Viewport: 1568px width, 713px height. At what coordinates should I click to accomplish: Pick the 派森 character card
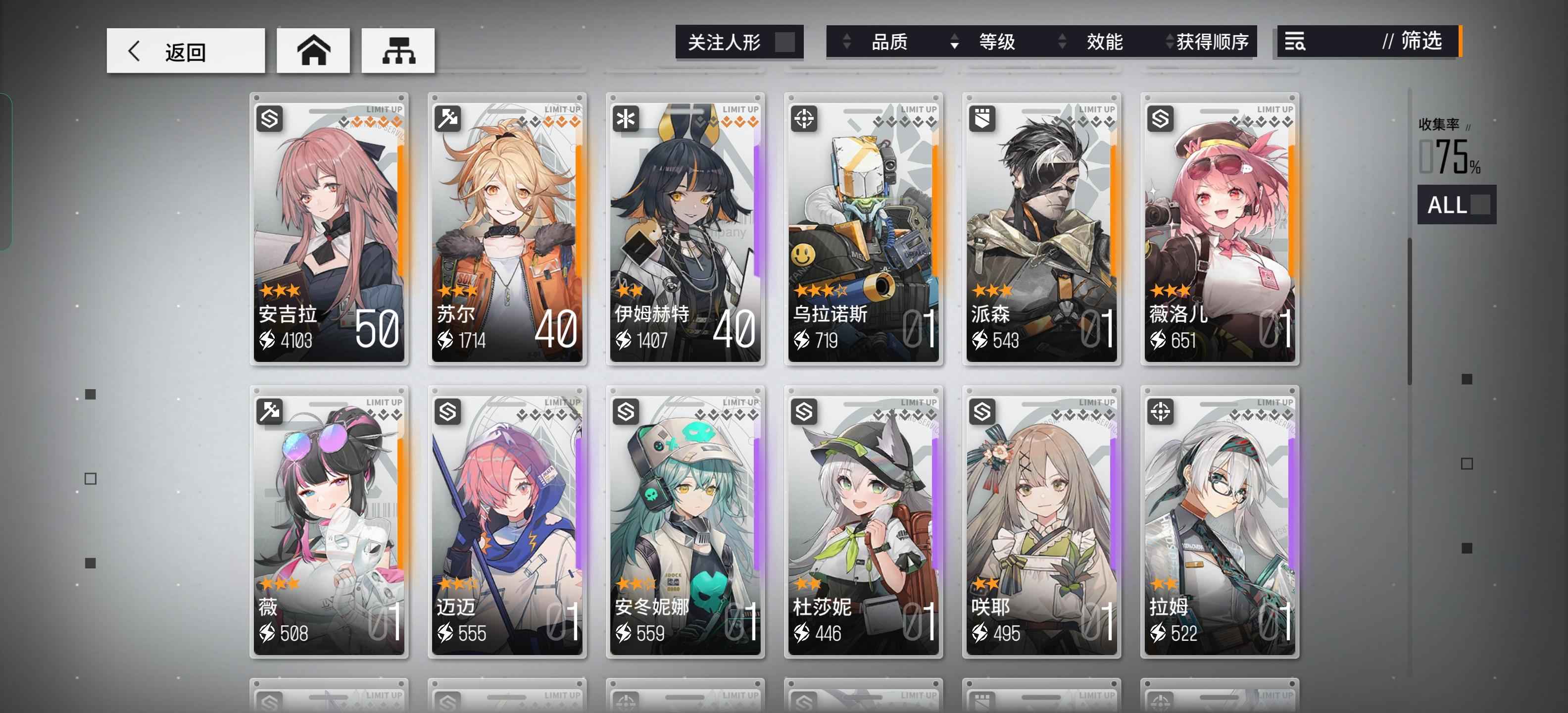point(1041,229)
